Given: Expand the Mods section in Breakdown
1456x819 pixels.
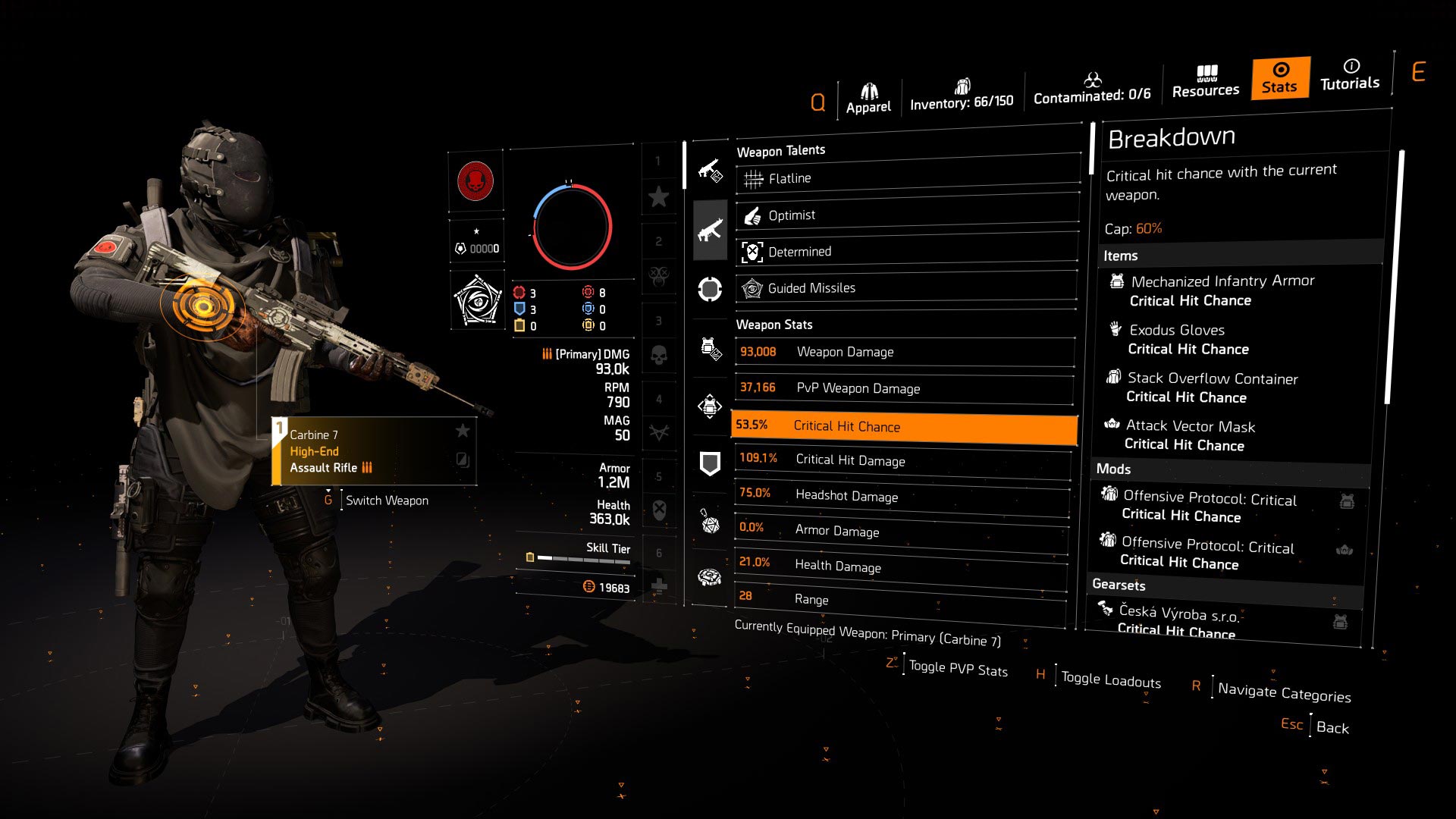Looking at the screenshot, I should point(1114,469).
